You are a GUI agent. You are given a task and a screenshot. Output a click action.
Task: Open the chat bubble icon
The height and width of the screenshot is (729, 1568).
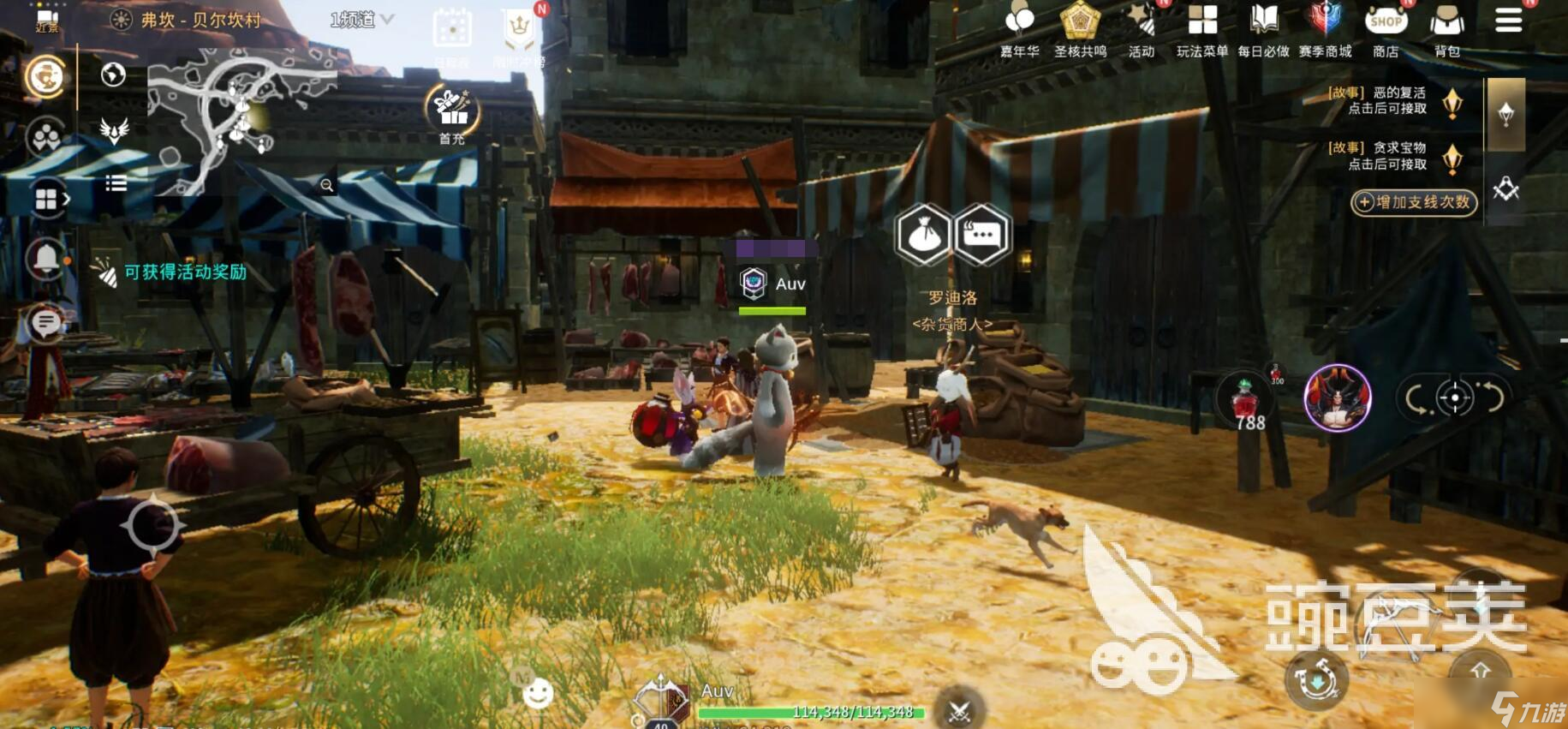pos(46,323)
